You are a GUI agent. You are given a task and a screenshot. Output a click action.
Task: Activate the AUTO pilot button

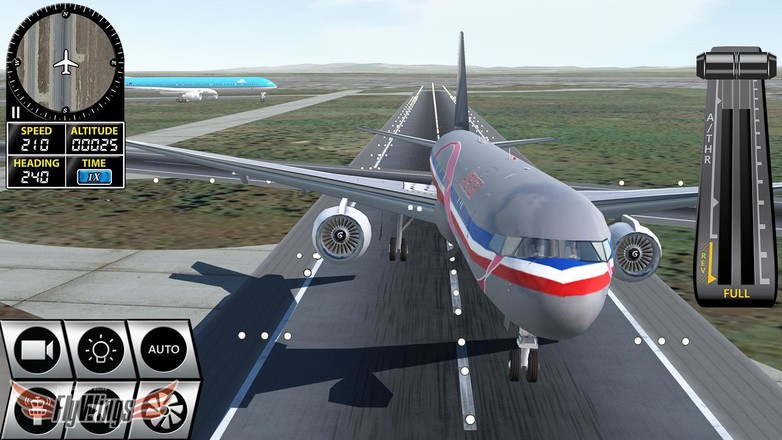coord(163,350)
